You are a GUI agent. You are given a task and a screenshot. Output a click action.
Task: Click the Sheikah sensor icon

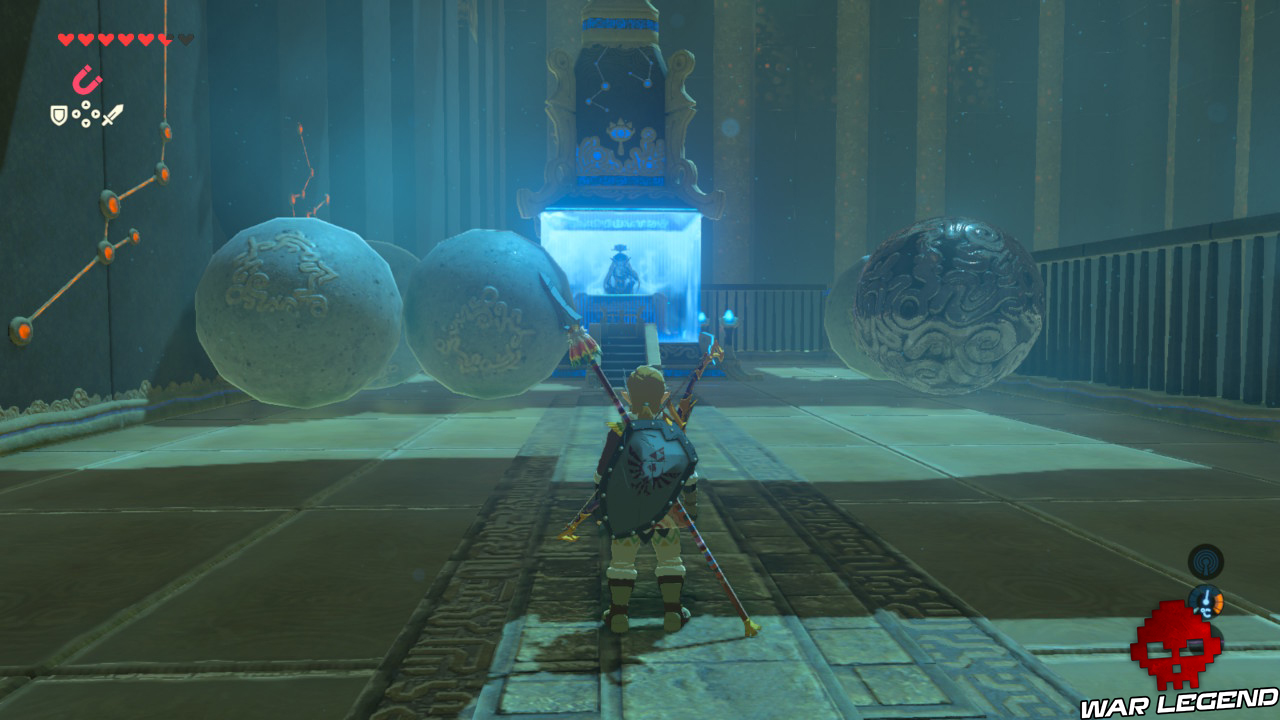pos(1205,561)
